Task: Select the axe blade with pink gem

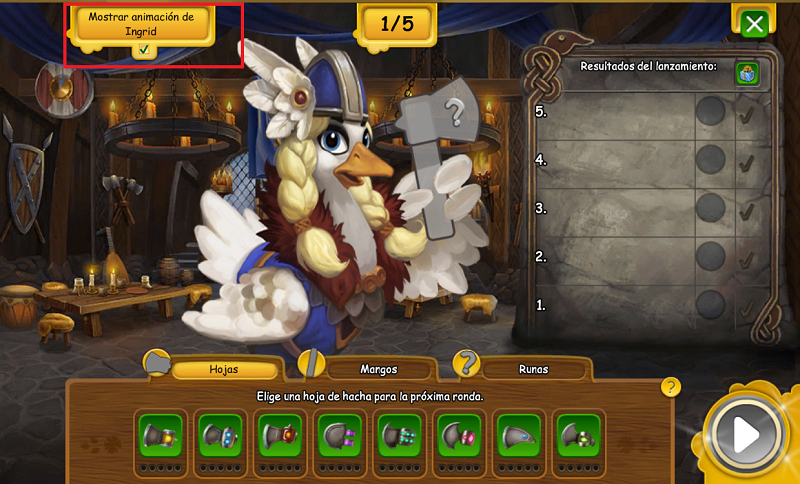Action: [x=460, y=435]
